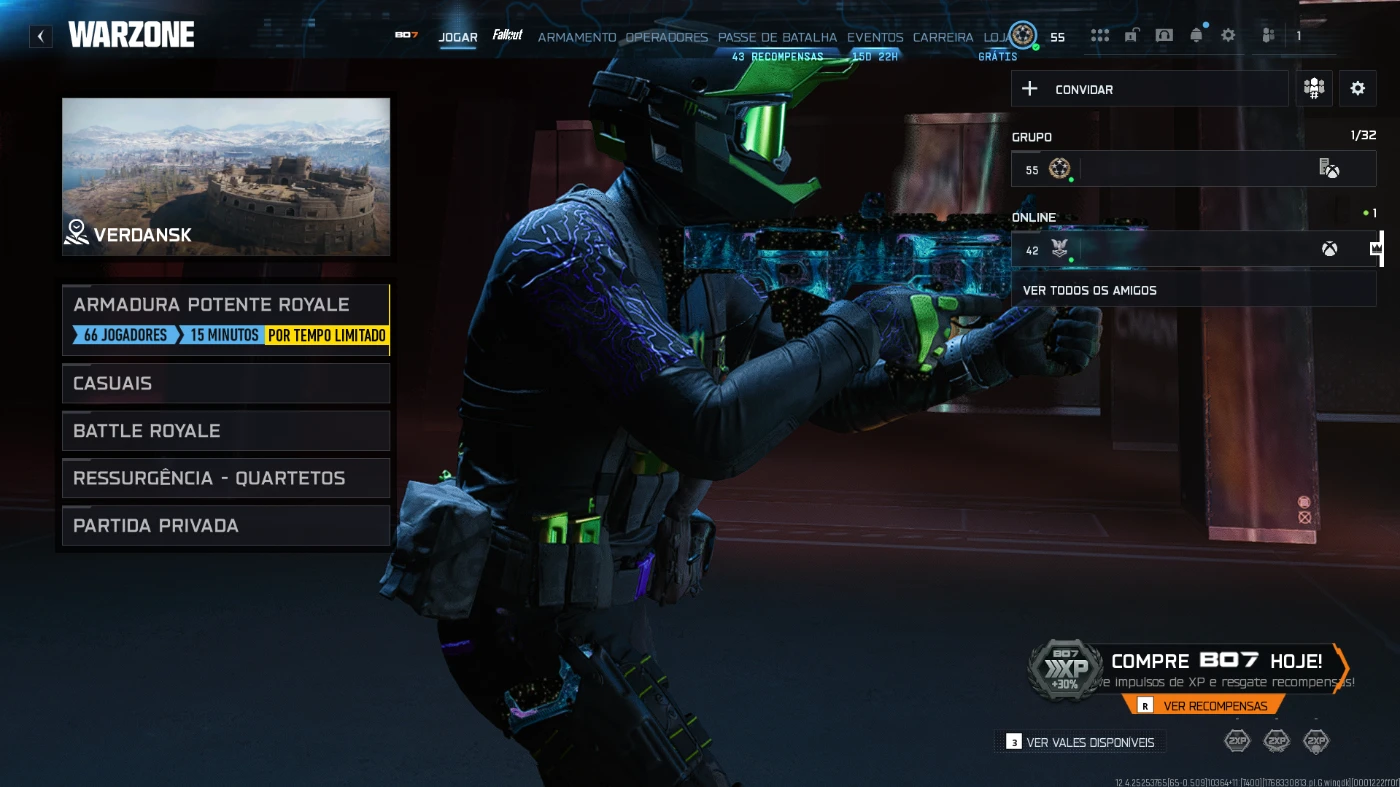The height and width of the screenshot is (787, 1400).
Task: Go back using the top-left arrow
Action: (x=41, y=37)
